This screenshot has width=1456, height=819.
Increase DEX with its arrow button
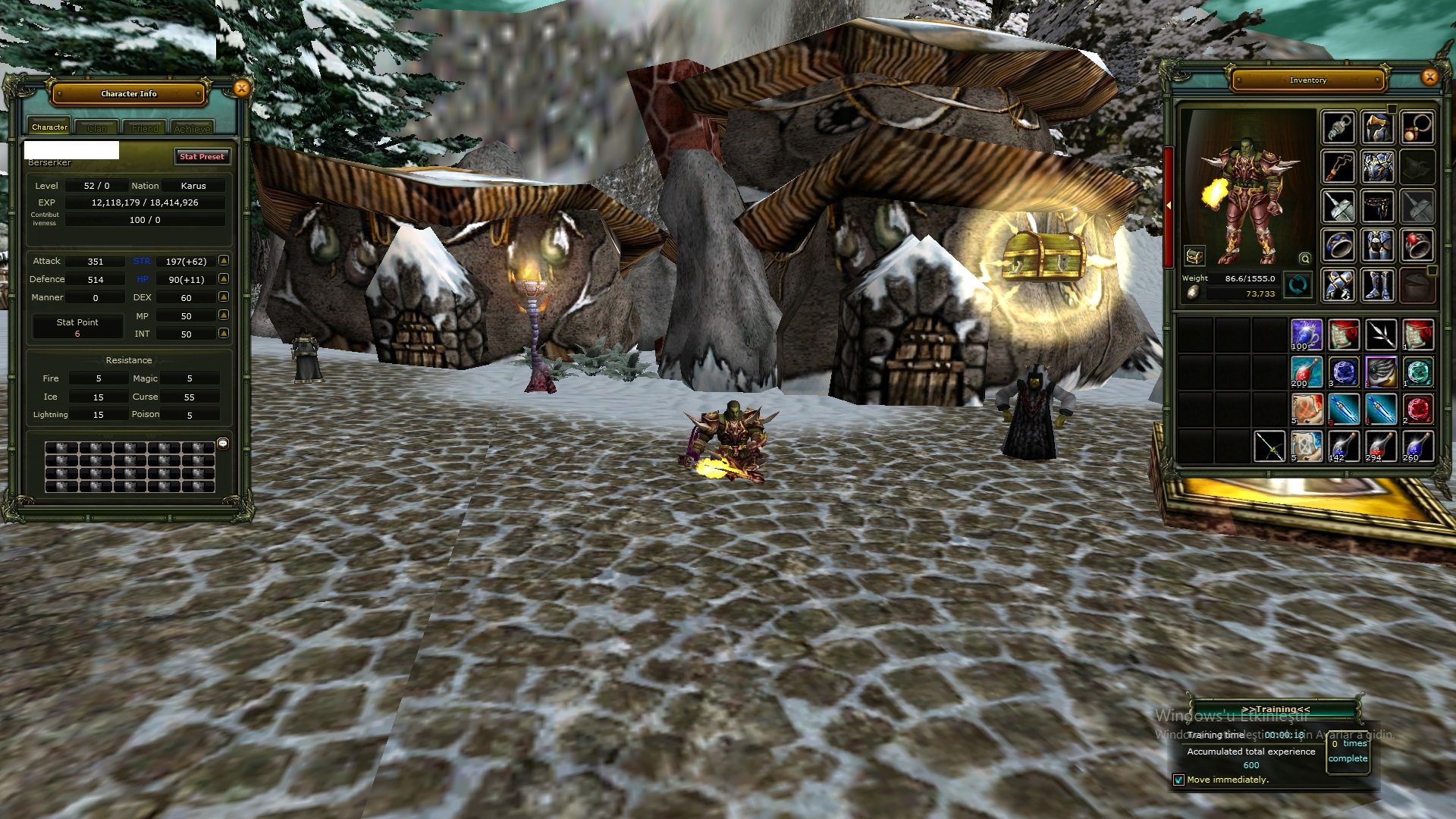224,297
